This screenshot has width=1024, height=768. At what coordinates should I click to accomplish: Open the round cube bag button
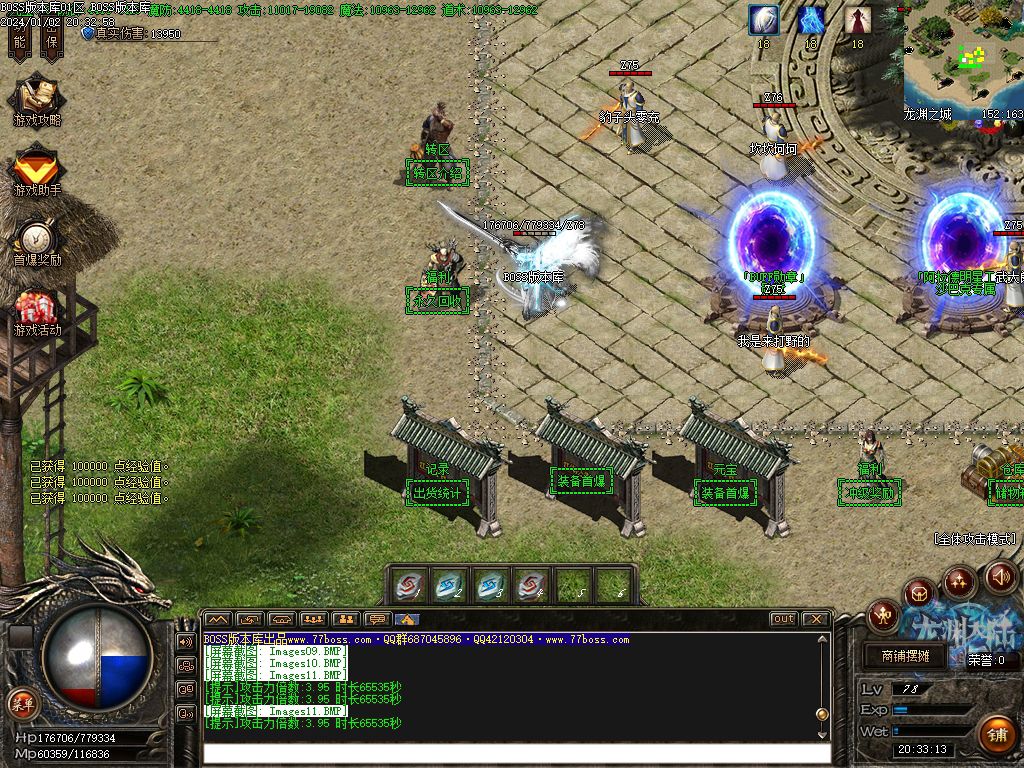[x=919, y=594]
